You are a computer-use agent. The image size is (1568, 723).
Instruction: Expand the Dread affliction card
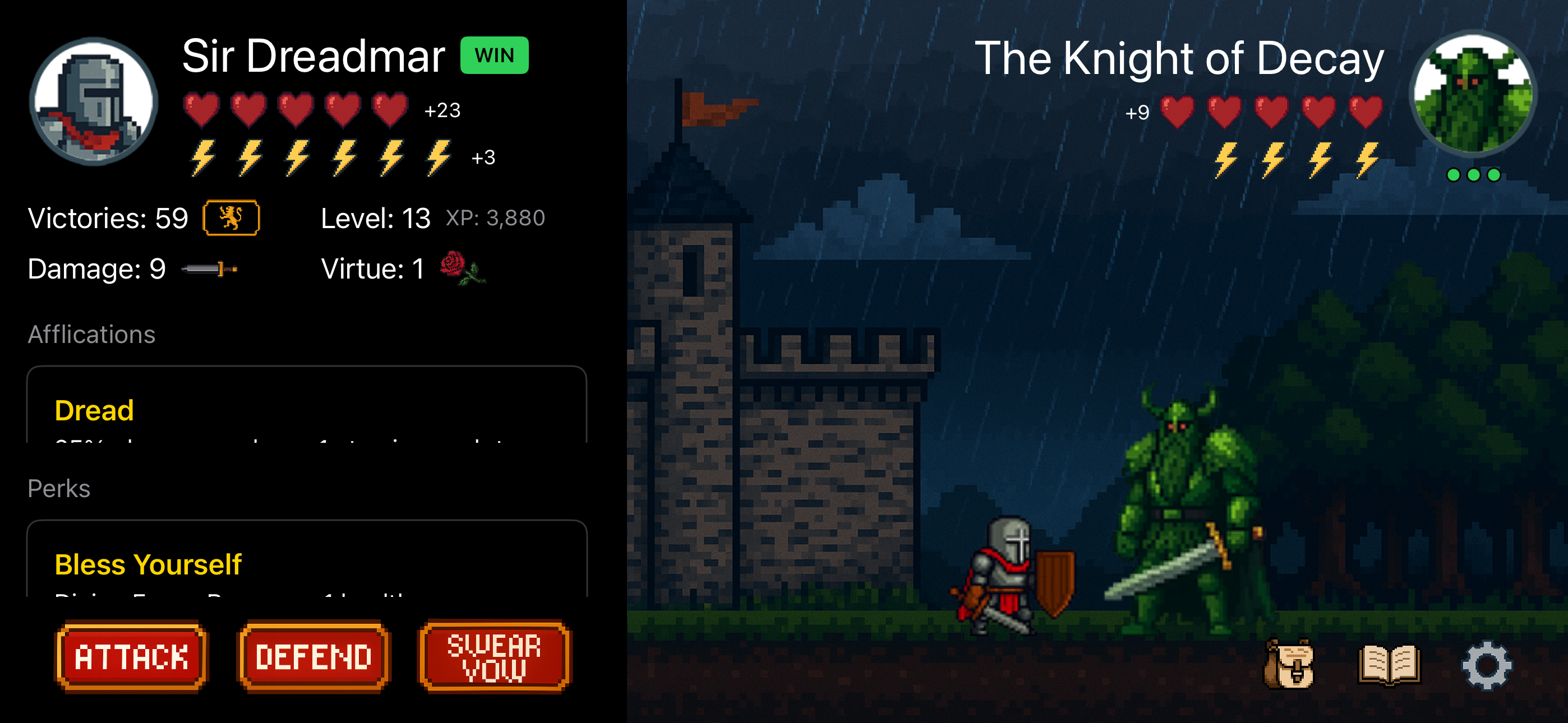click(x=305, y=411)
